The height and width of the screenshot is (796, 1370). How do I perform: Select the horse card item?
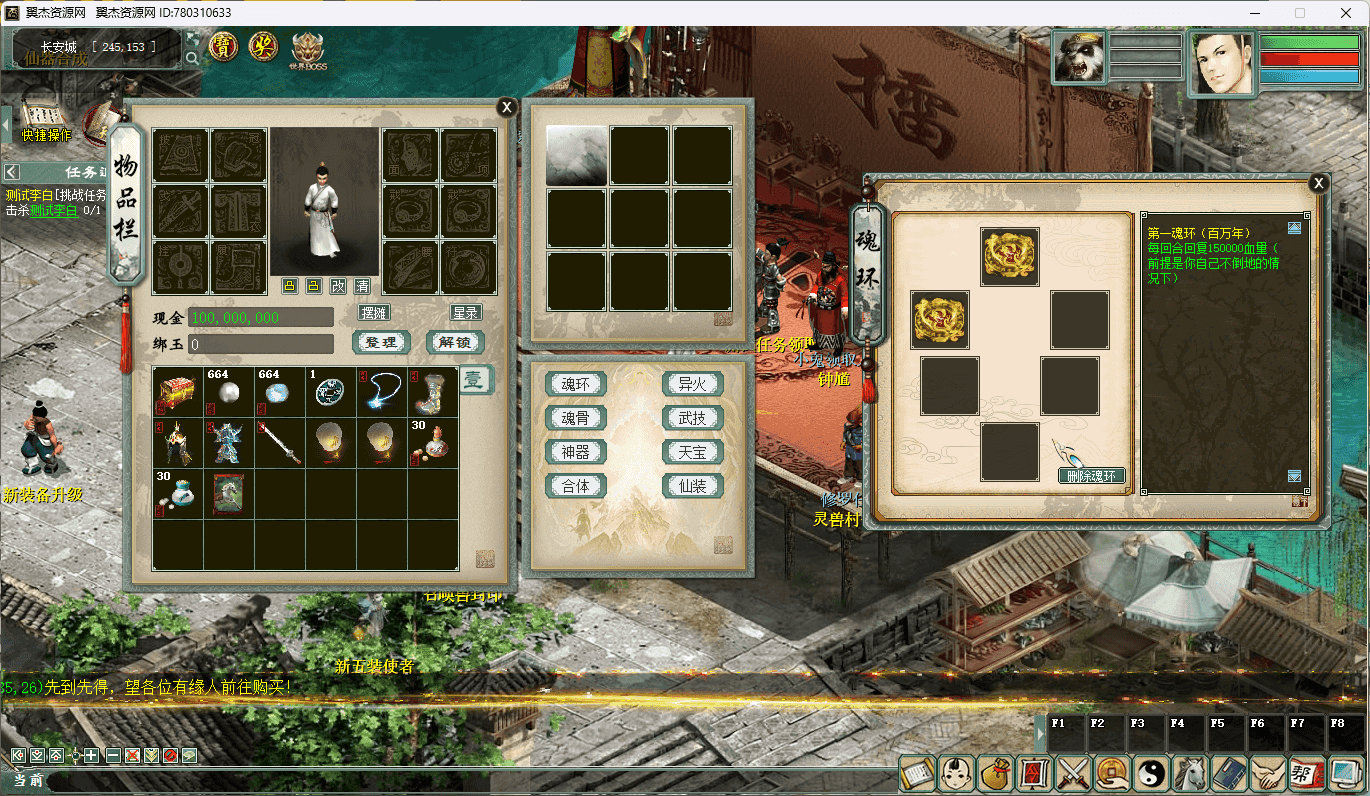tap(229, 494)
